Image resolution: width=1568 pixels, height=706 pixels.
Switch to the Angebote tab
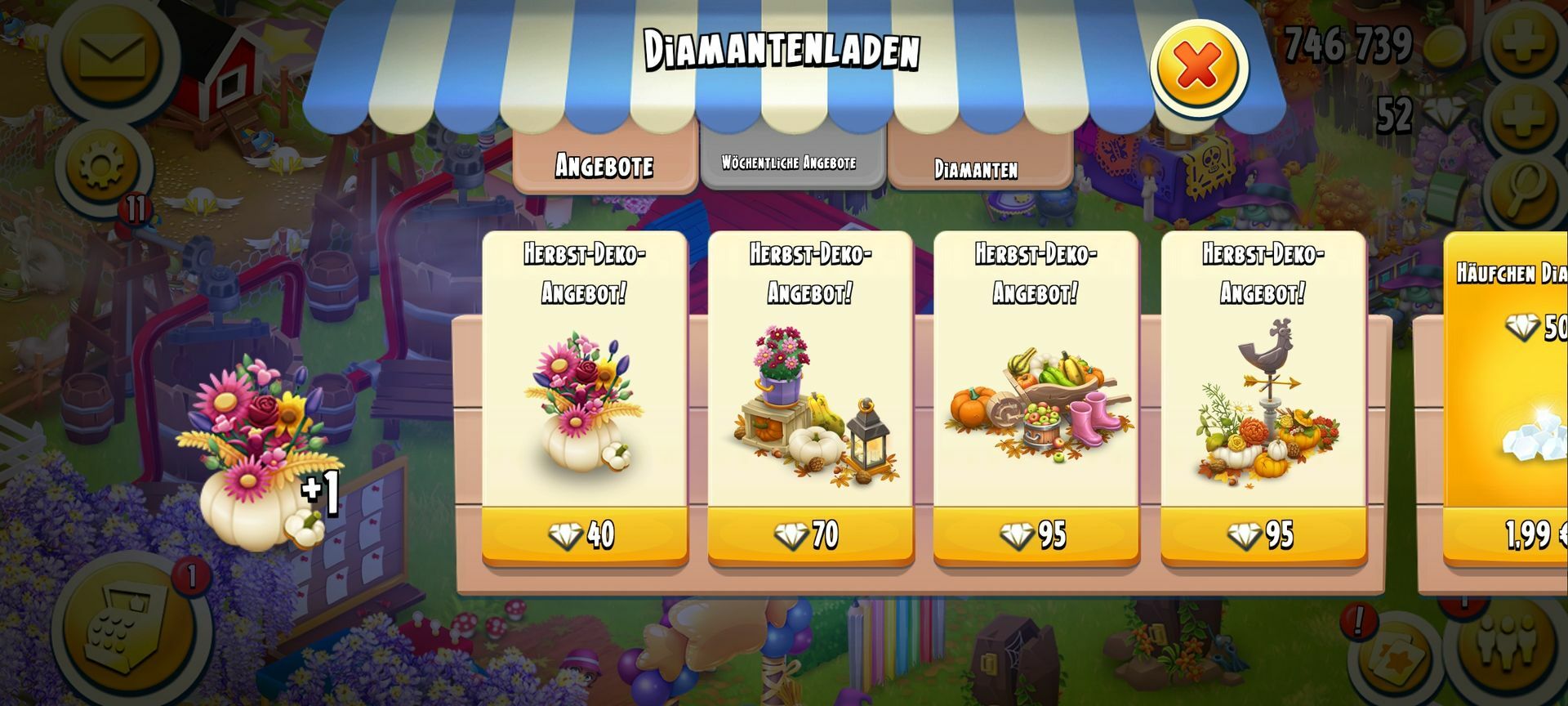point(604,165)
